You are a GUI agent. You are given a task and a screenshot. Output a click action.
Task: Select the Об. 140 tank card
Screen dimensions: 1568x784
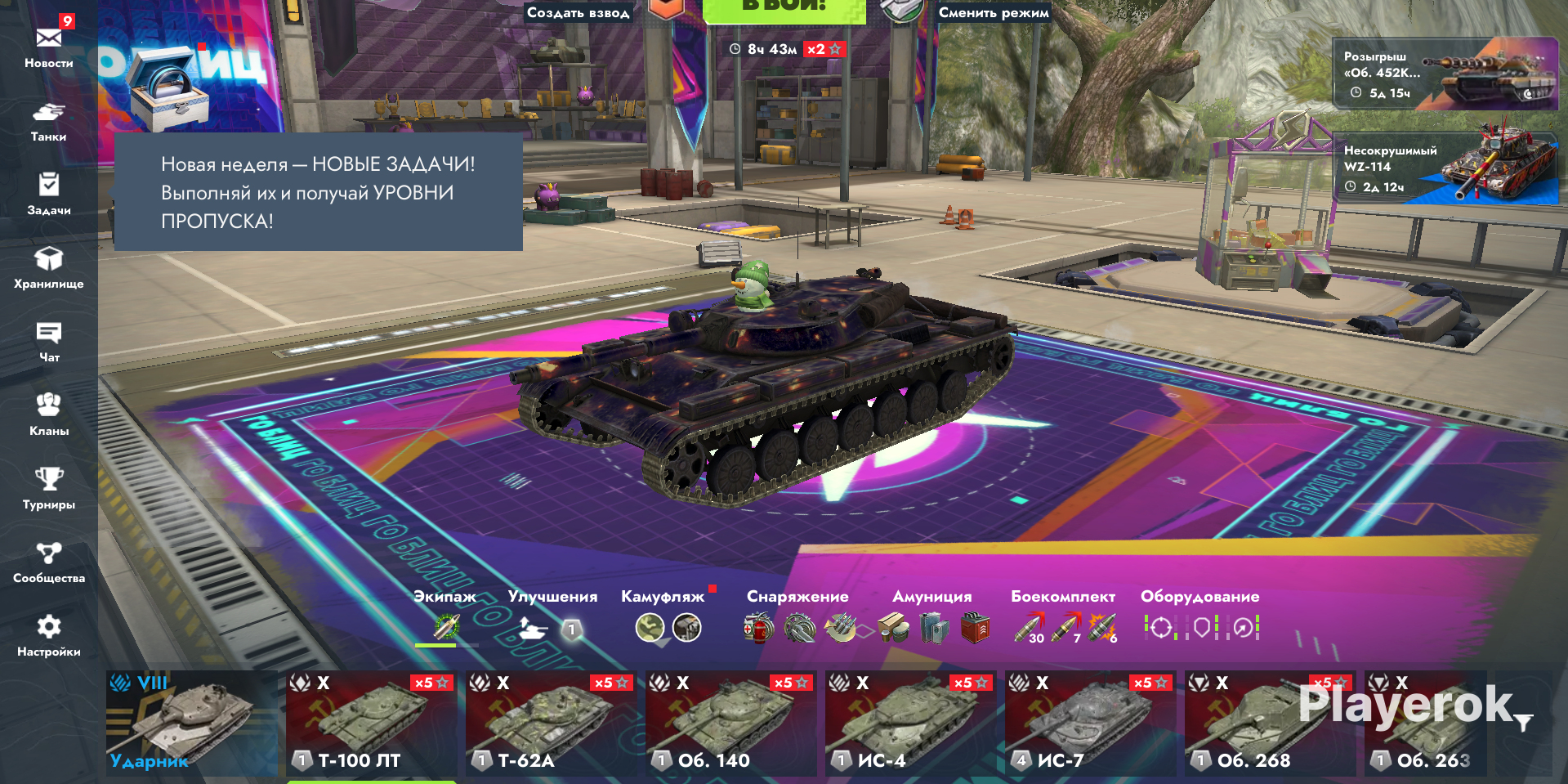730,724
